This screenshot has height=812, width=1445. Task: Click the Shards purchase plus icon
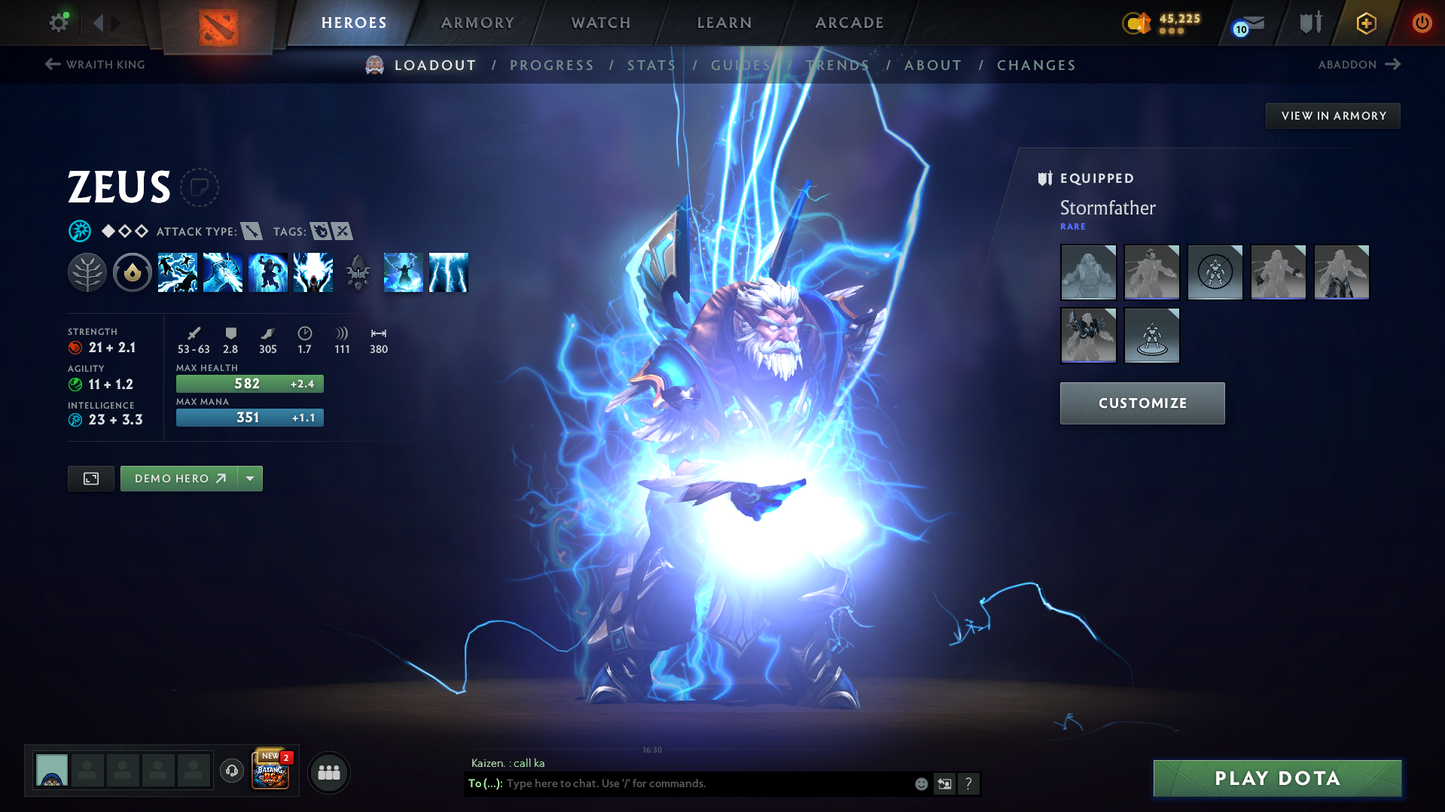[1366, 22]
